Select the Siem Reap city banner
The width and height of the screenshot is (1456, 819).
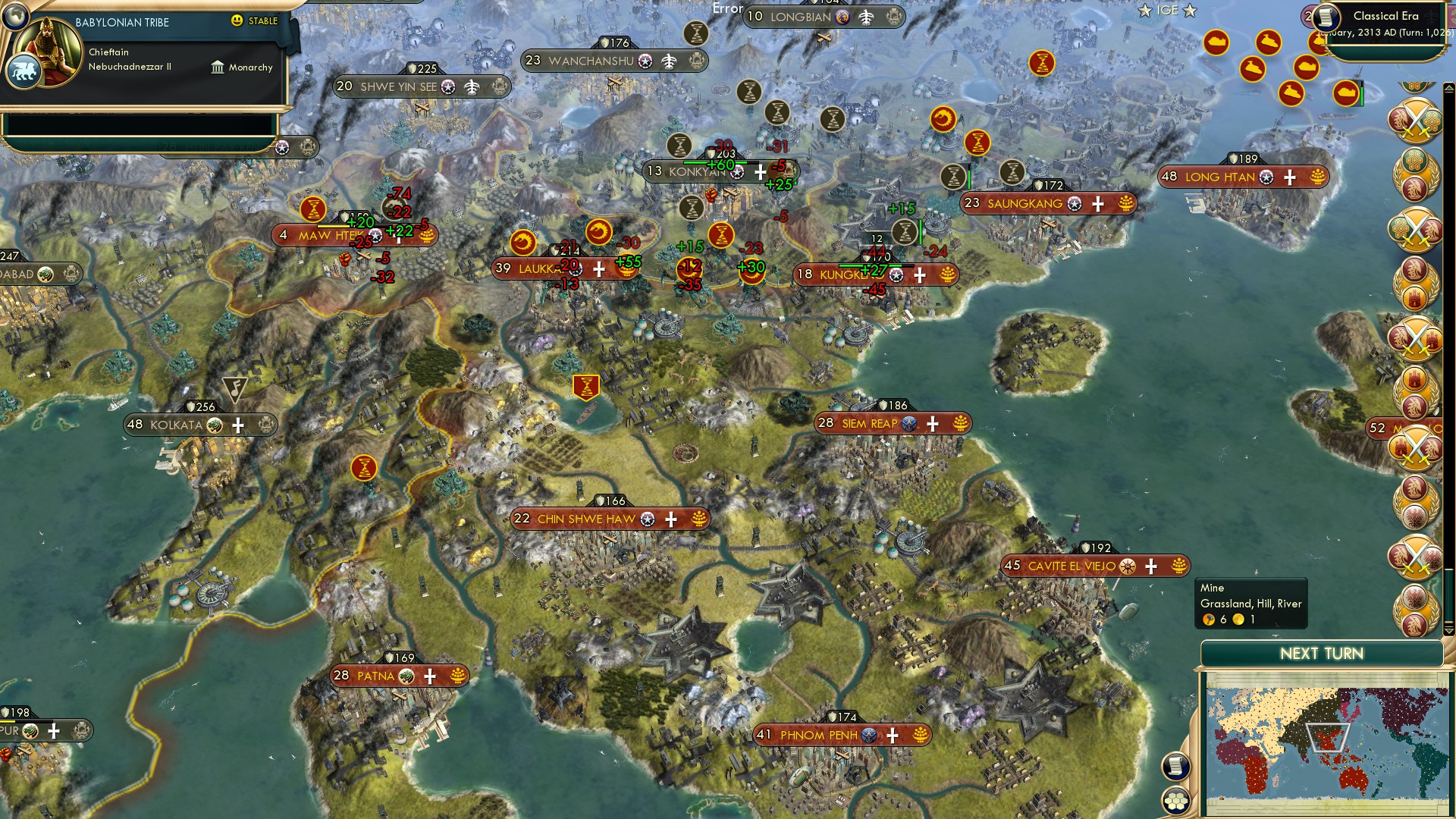click(x=869, y=423)
